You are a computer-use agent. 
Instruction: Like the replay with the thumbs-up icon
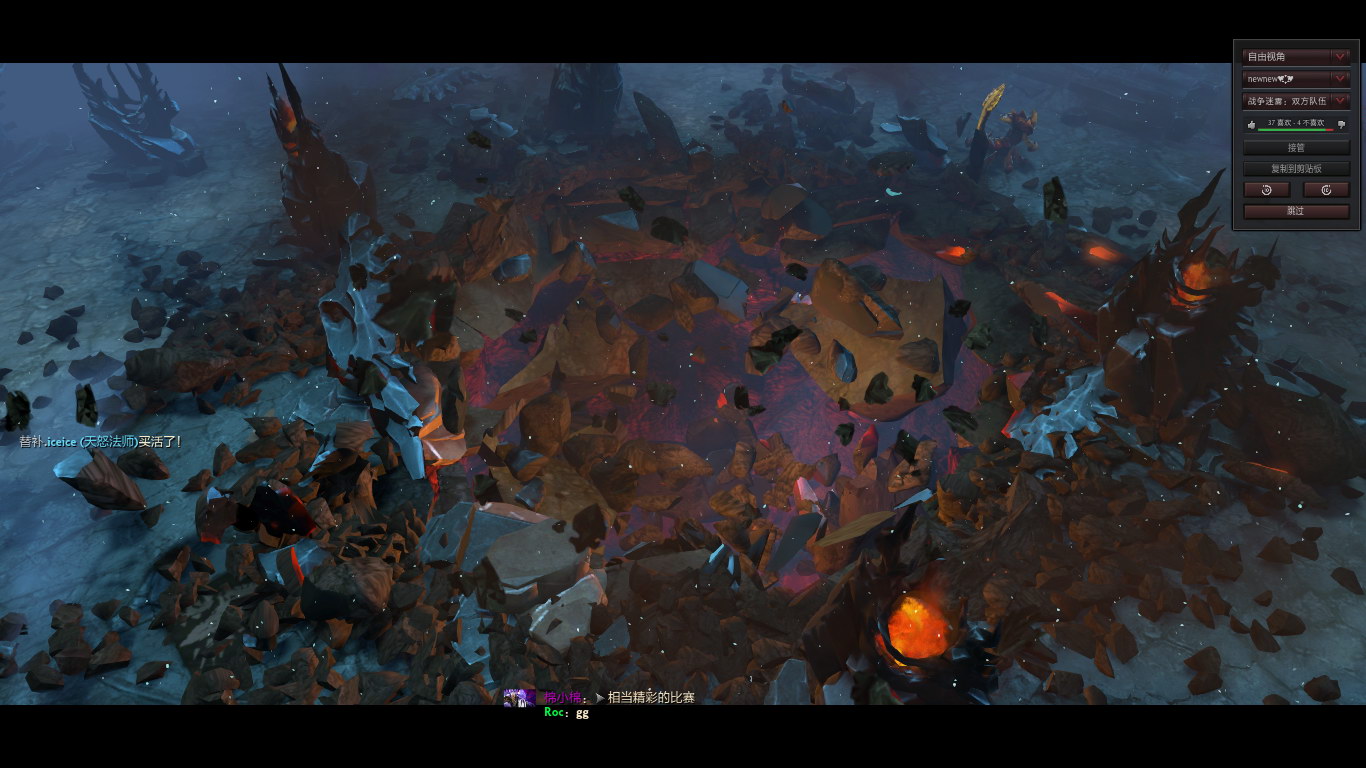click(x=1251, y=125)
